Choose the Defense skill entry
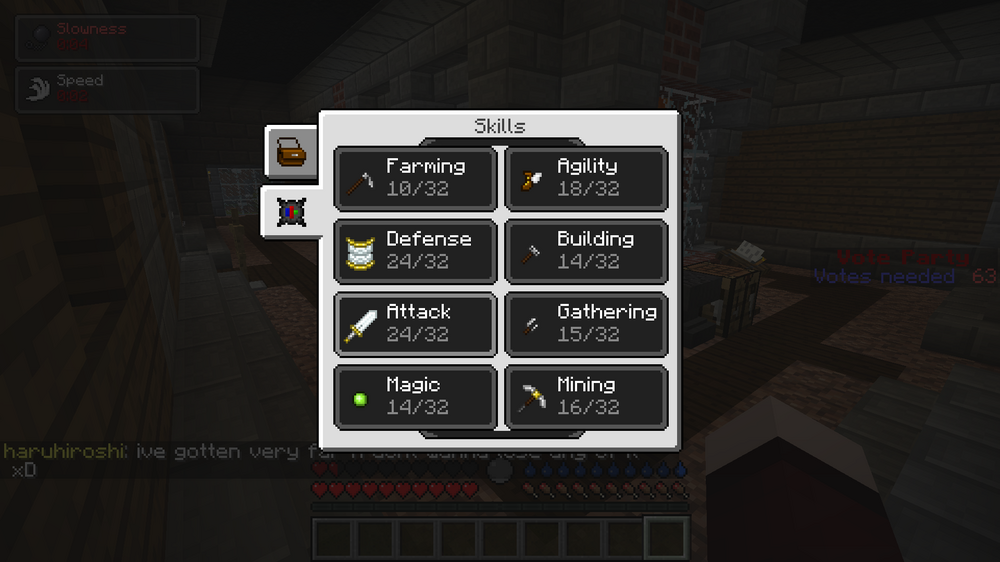 point(415,251)
